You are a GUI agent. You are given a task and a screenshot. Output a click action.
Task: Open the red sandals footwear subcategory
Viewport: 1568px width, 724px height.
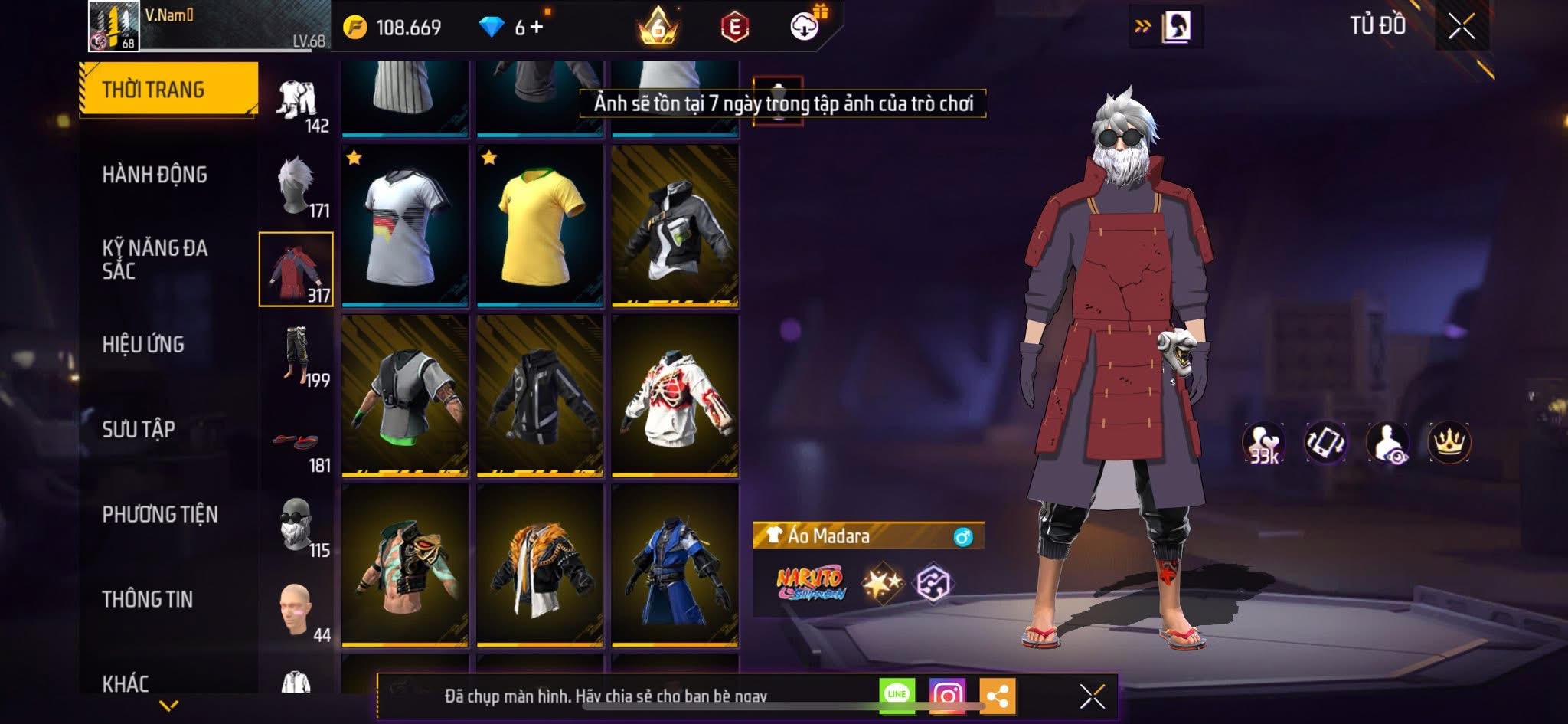(296, 442)
